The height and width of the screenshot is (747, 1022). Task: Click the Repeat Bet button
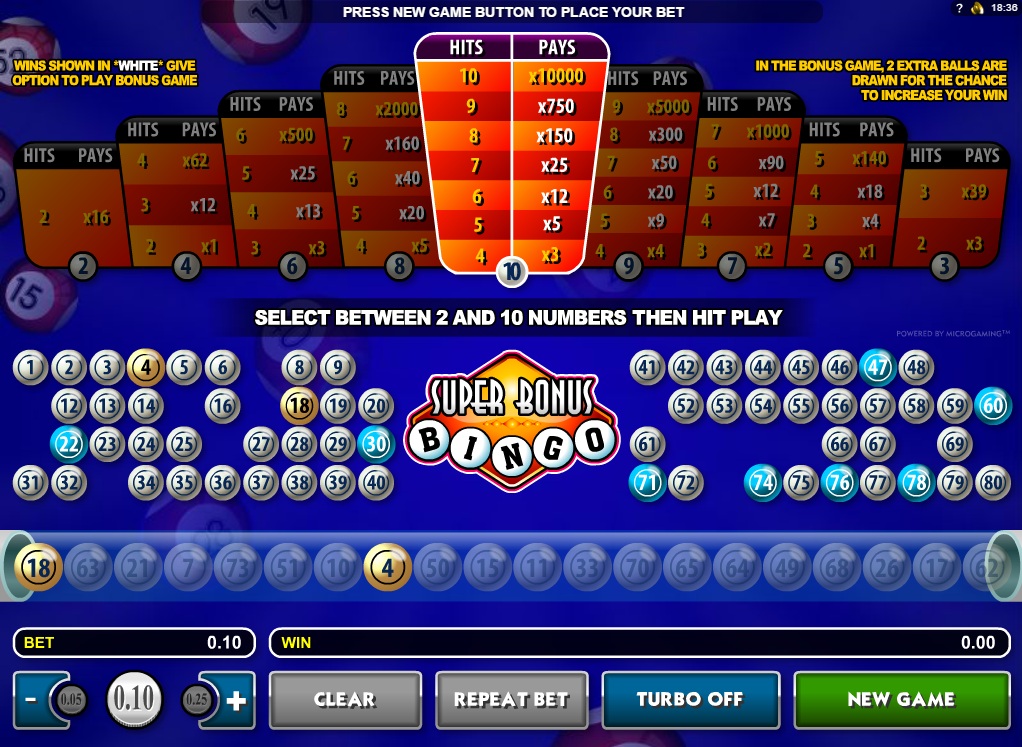click(x=511, y=700)
